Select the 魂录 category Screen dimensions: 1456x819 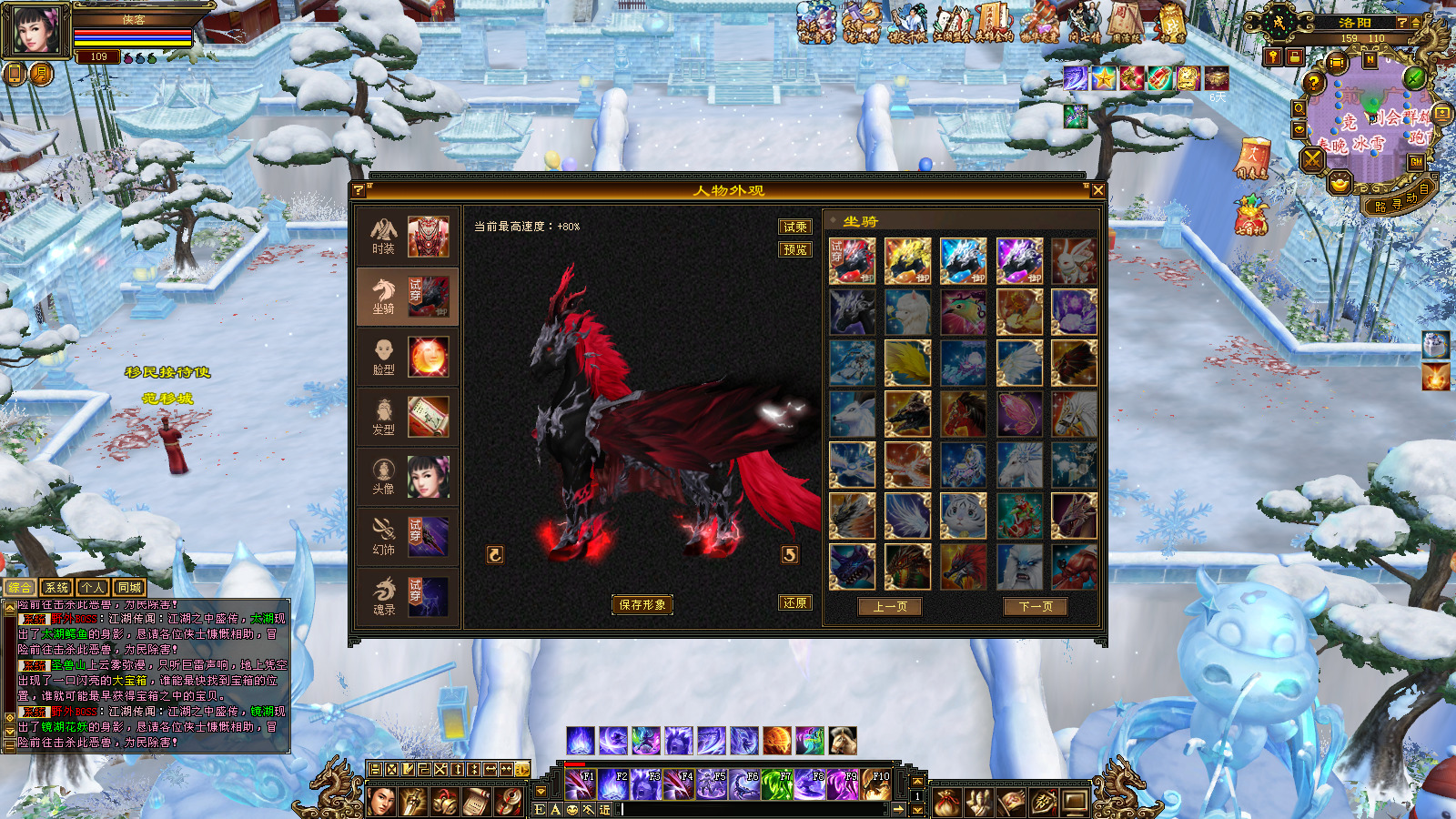(x=407, y=597)
